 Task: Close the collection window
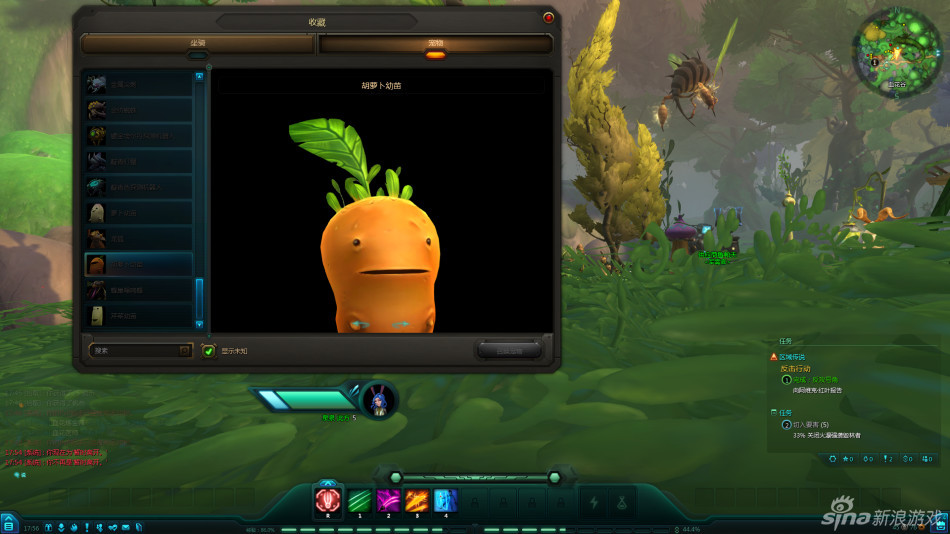548,18
